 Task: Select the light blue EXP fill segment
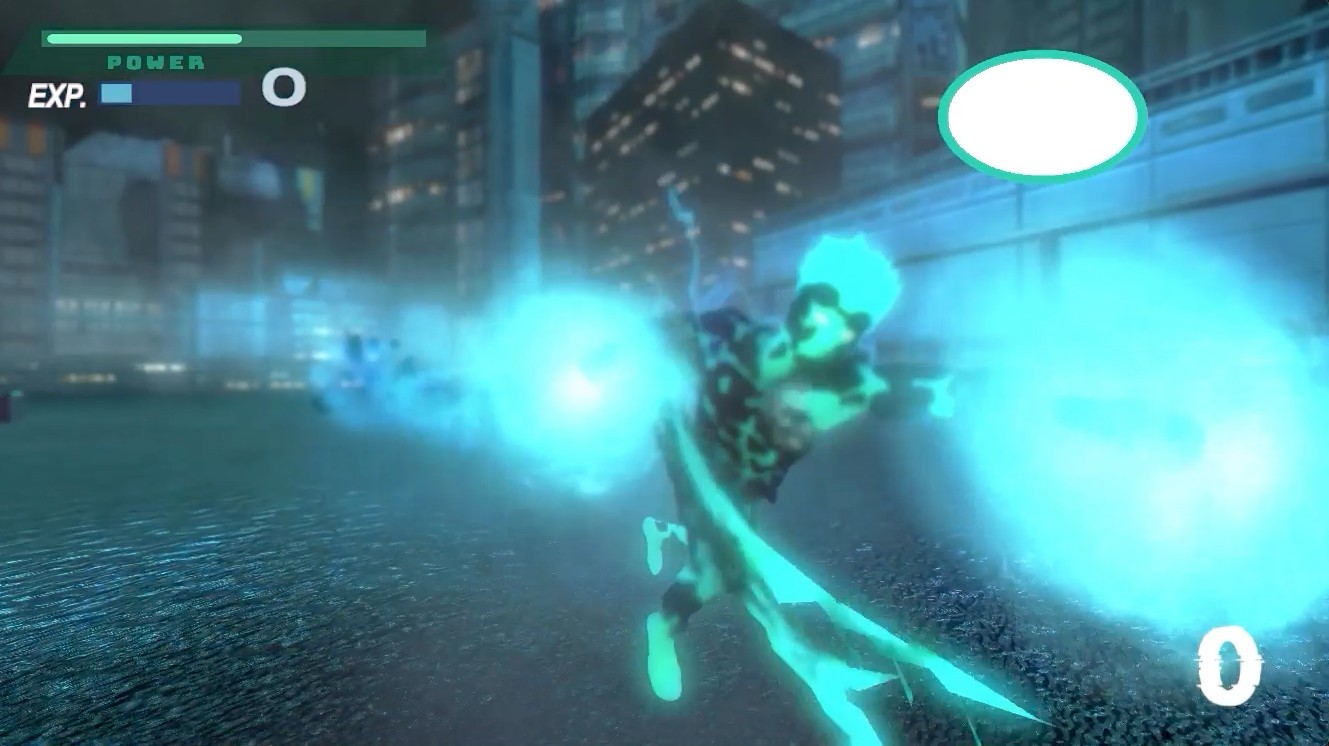[118, 92]
